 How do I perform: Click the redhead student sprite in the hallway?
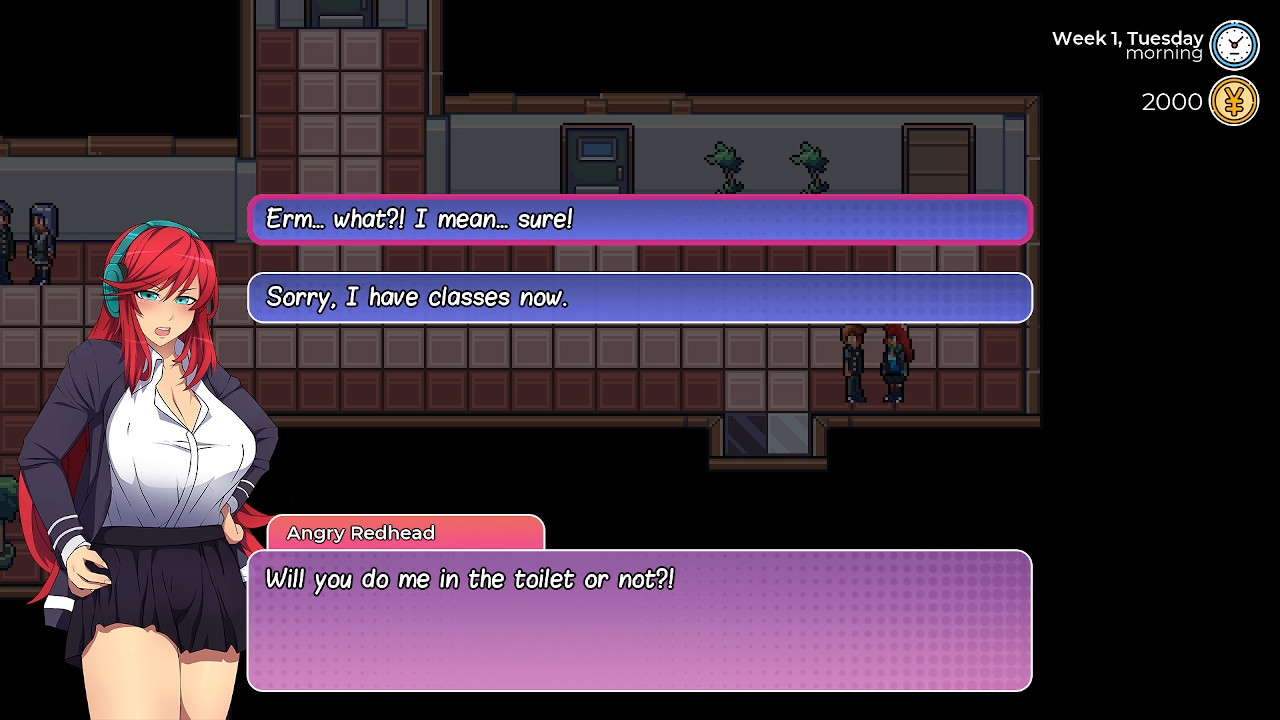tap(893, 365)
